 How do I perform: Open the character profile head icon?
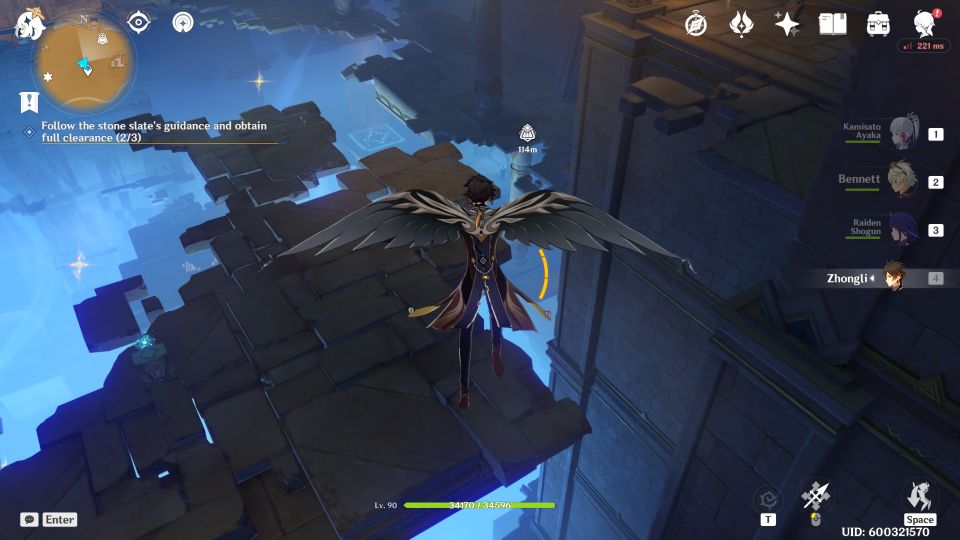(925, 24)
